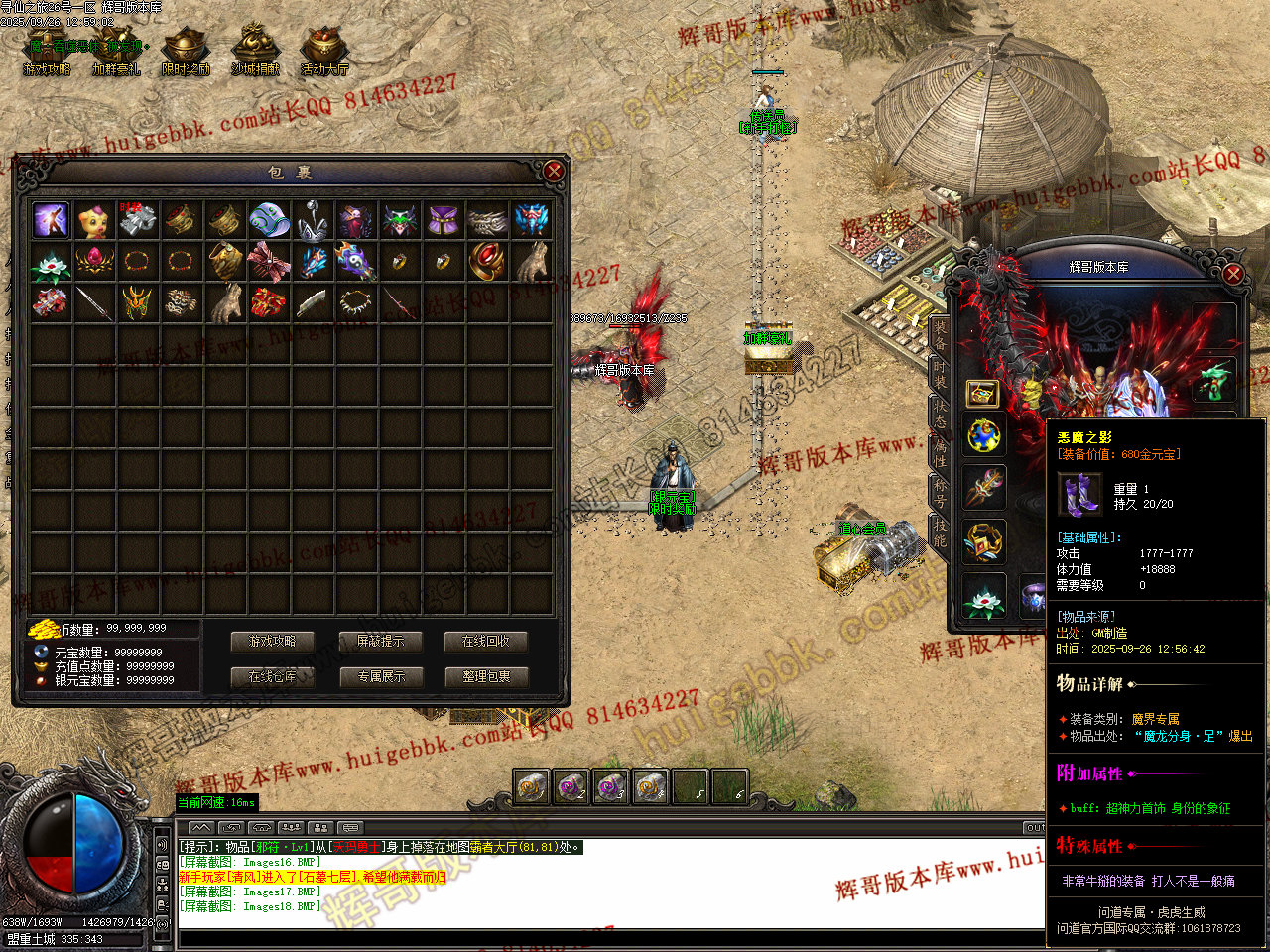
Task: Click the 在线回收 recycle button
Action: pos(486,642)
